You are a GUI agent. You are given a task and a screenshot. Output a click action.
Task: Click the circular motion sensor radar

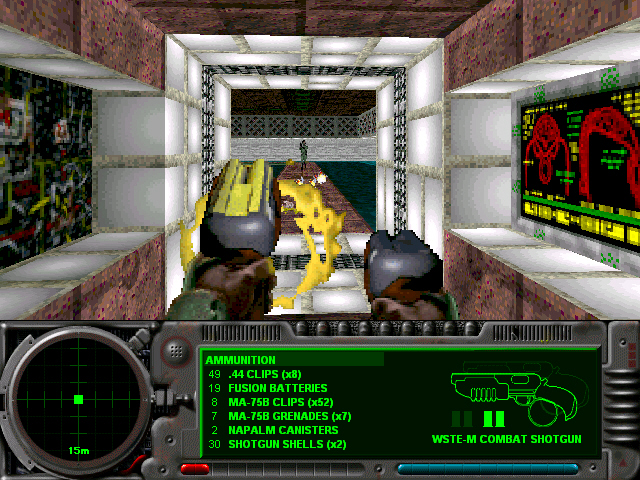78,400
